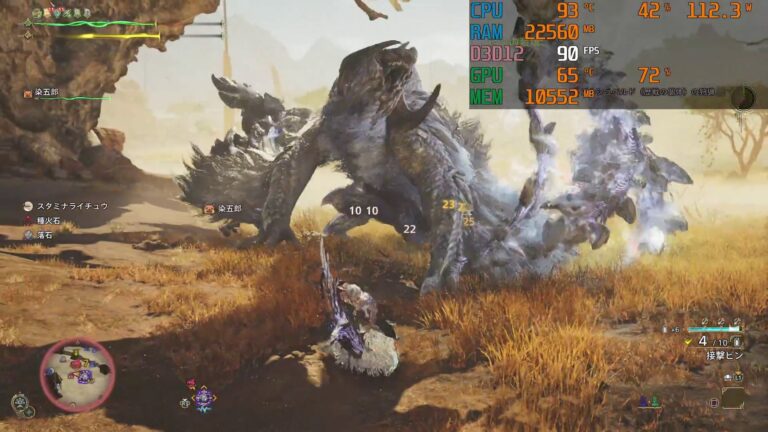The width and height of the screenshot is (768, 432).
Task: Click the monster tracker icon beside the minimap
Action: (x=22, y=403)
